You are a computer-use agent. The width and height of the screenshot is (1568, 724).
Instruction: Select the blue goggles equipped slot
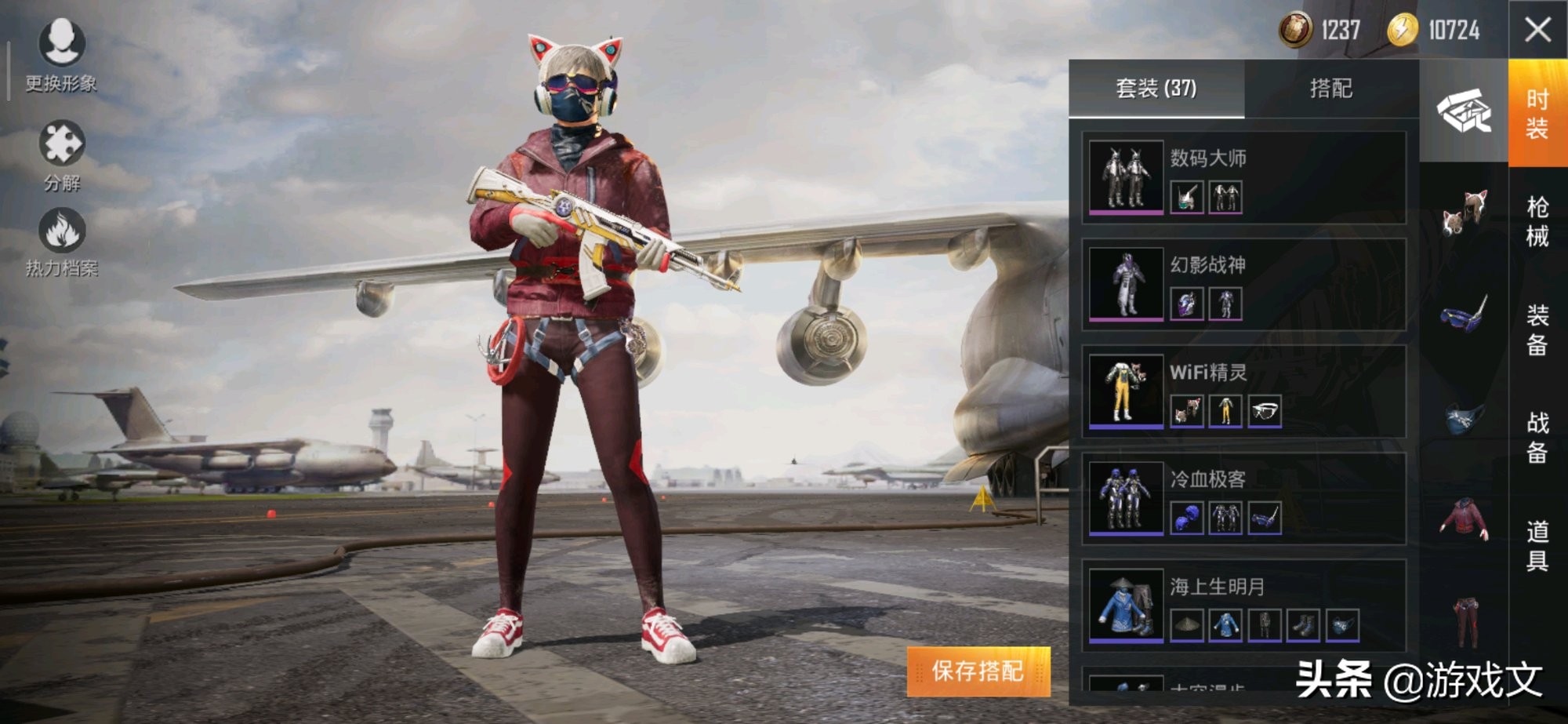[1464, 314]
